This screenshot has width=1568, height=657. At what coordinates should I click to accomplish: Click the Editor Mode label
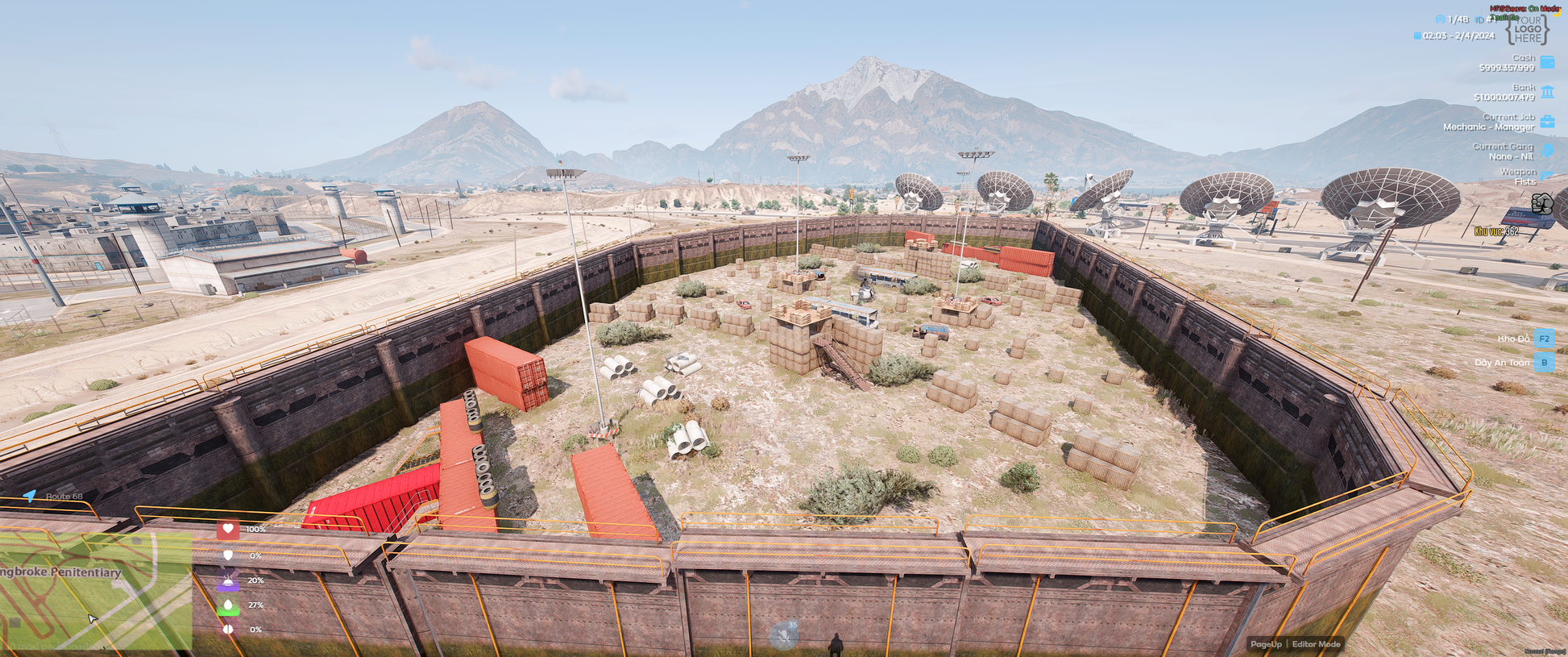1316,644
